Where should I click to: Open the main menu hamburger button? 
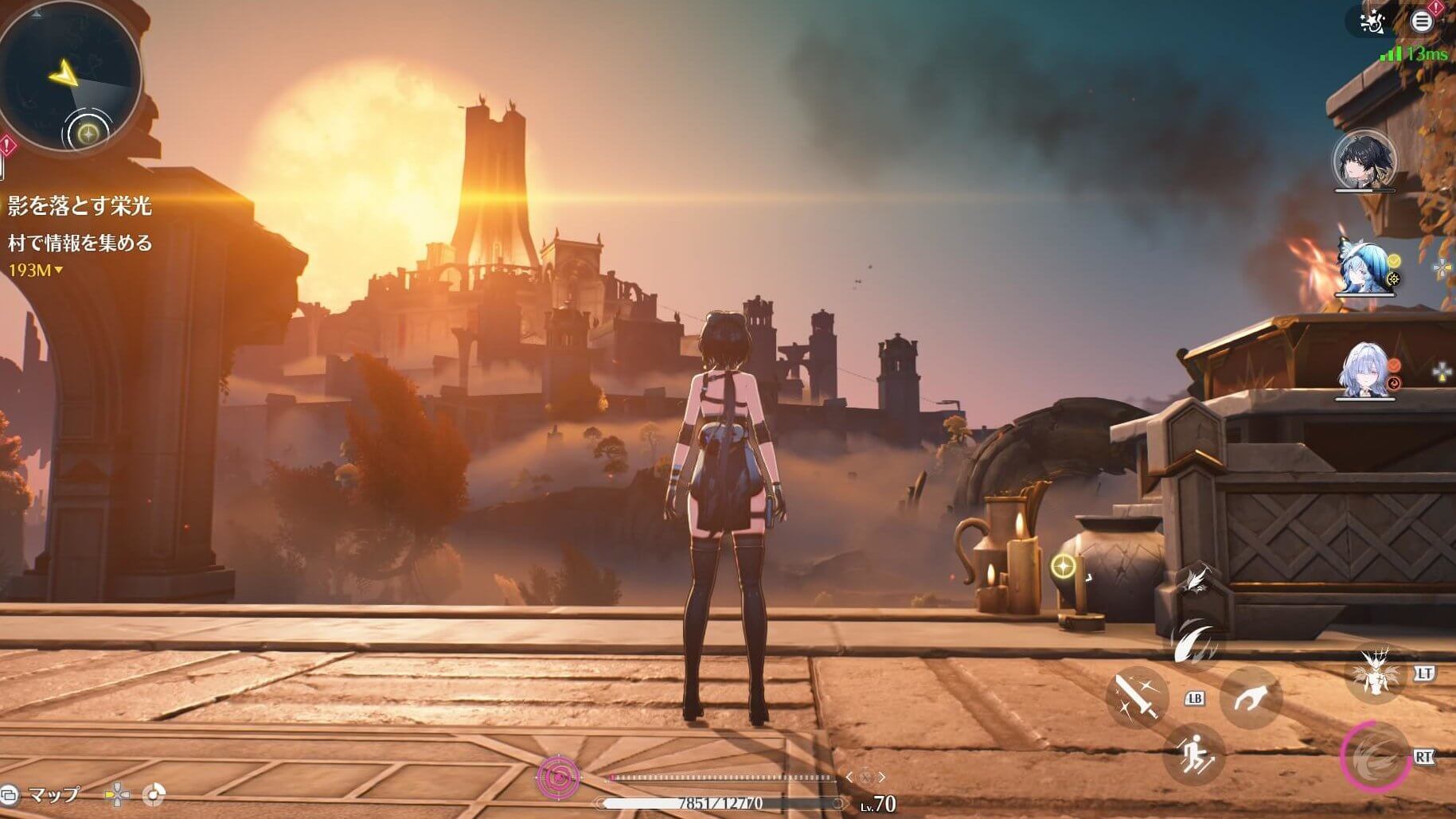pos(1422,21)
